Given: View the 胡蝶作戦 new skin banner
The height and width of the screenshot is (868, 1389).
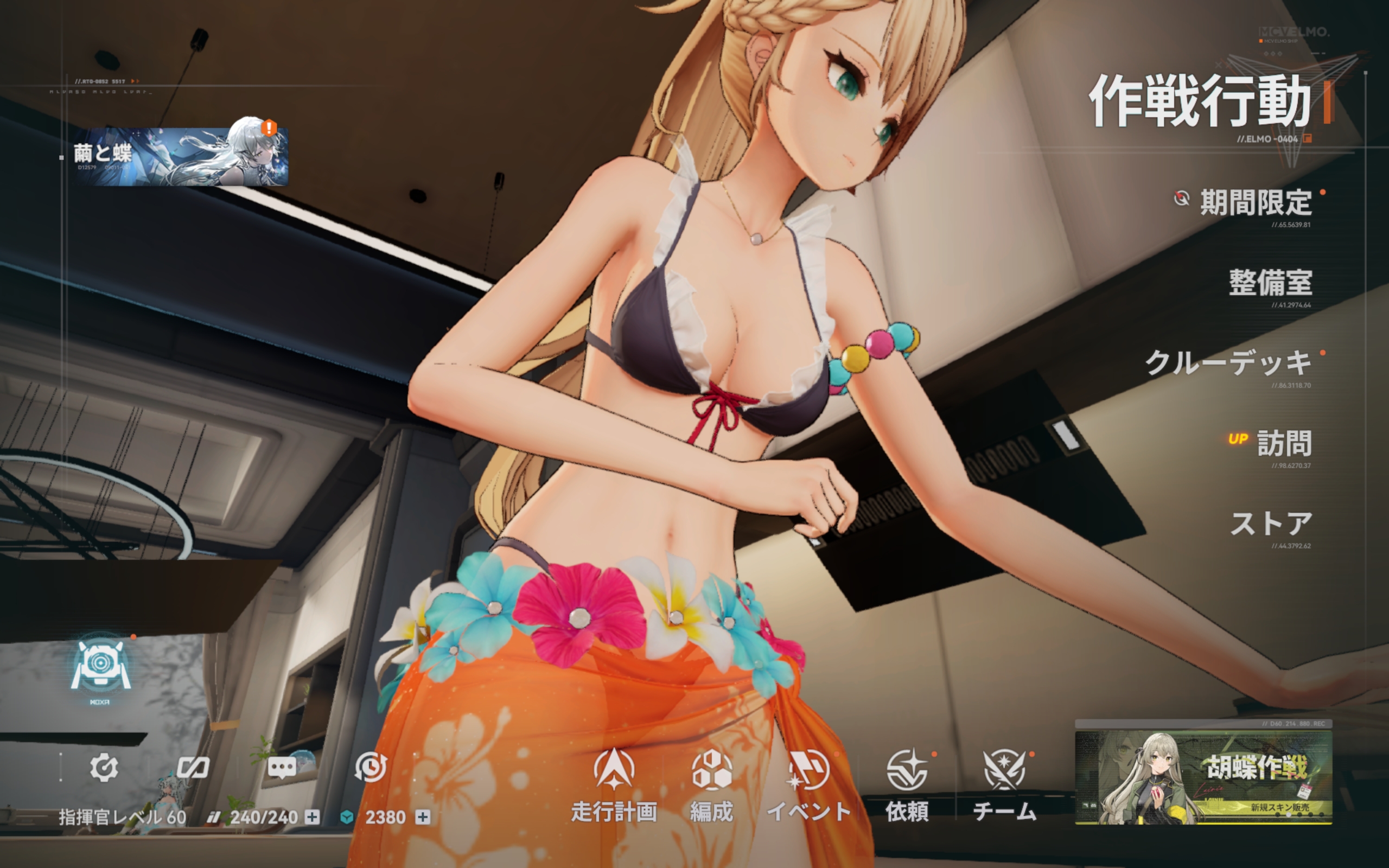Looking at the screenshot, I should click(x=1203, y=777).
